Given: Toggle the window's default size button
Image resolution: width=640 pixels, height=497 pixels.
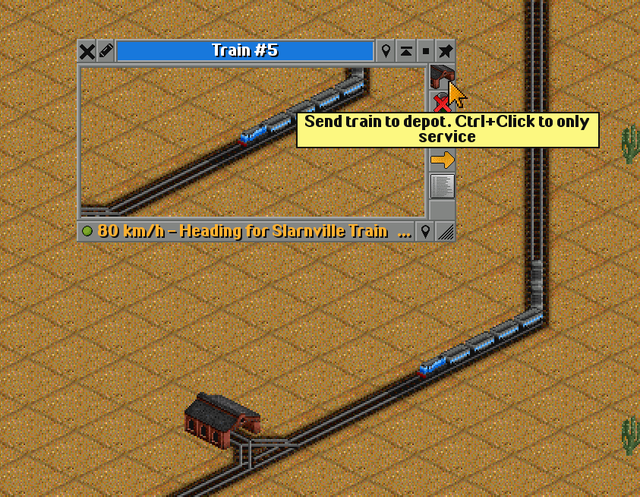Looking at the screenshot, I should tap(426, 51).
